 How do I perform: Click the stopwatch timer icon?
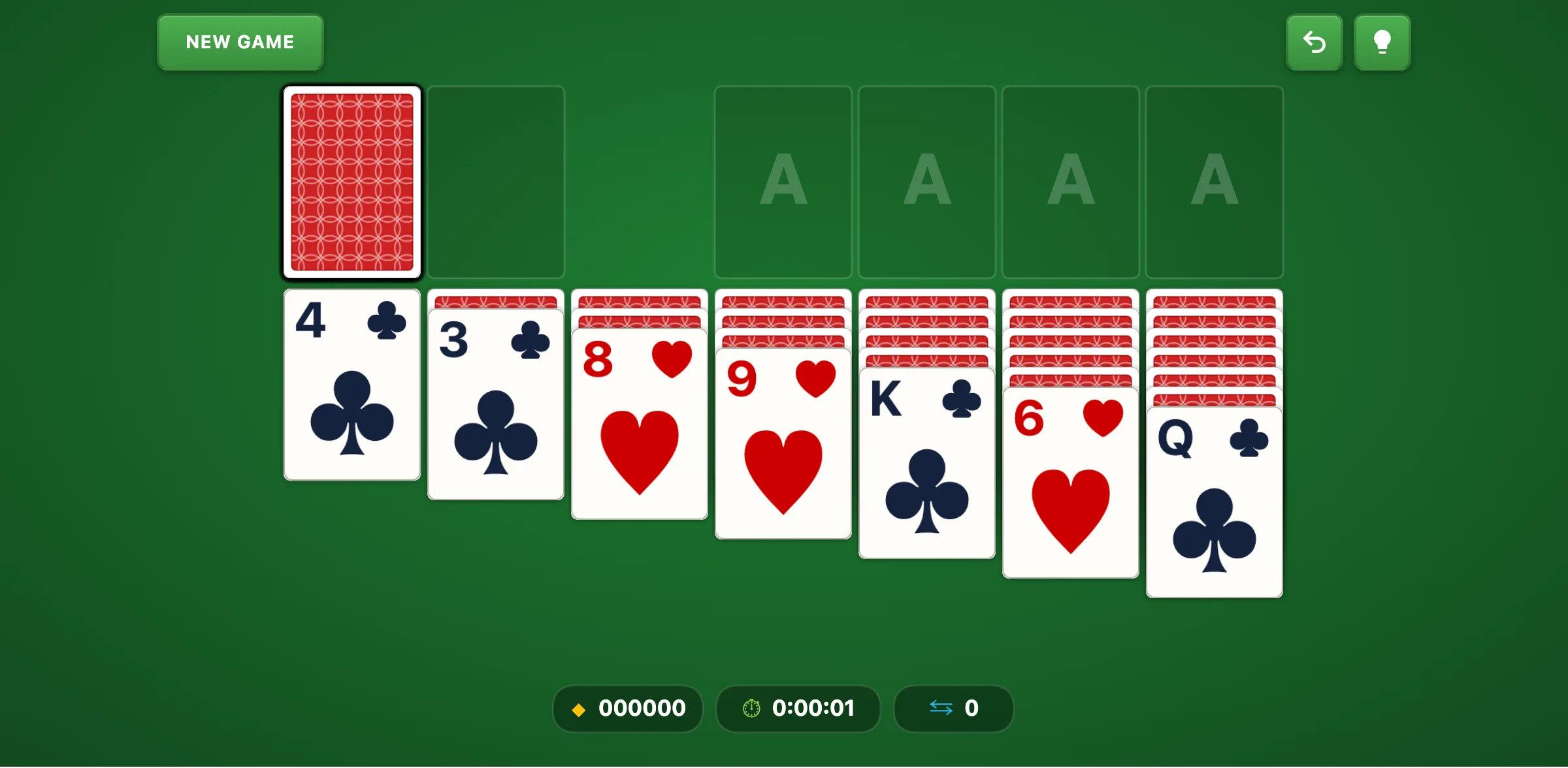pyautogui.click(x=751, y=709)
